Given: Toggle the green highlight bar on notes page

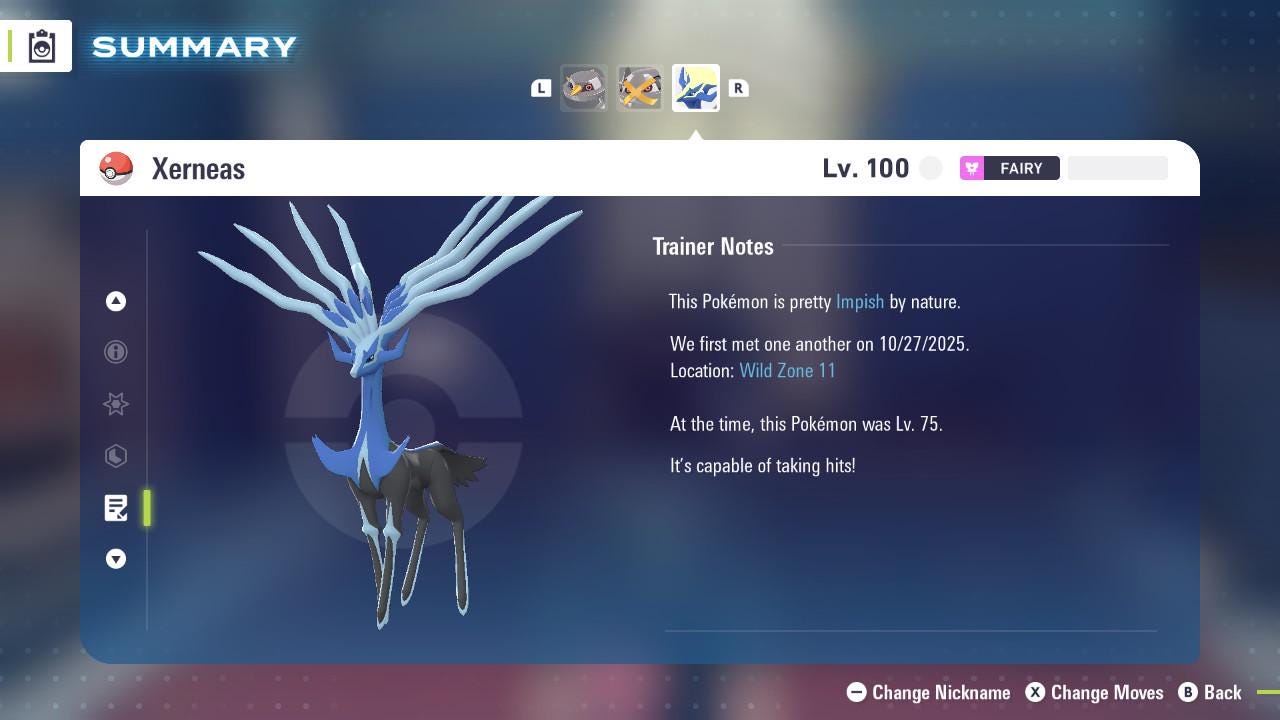Looking at the screenshot, I should point(147,508).
